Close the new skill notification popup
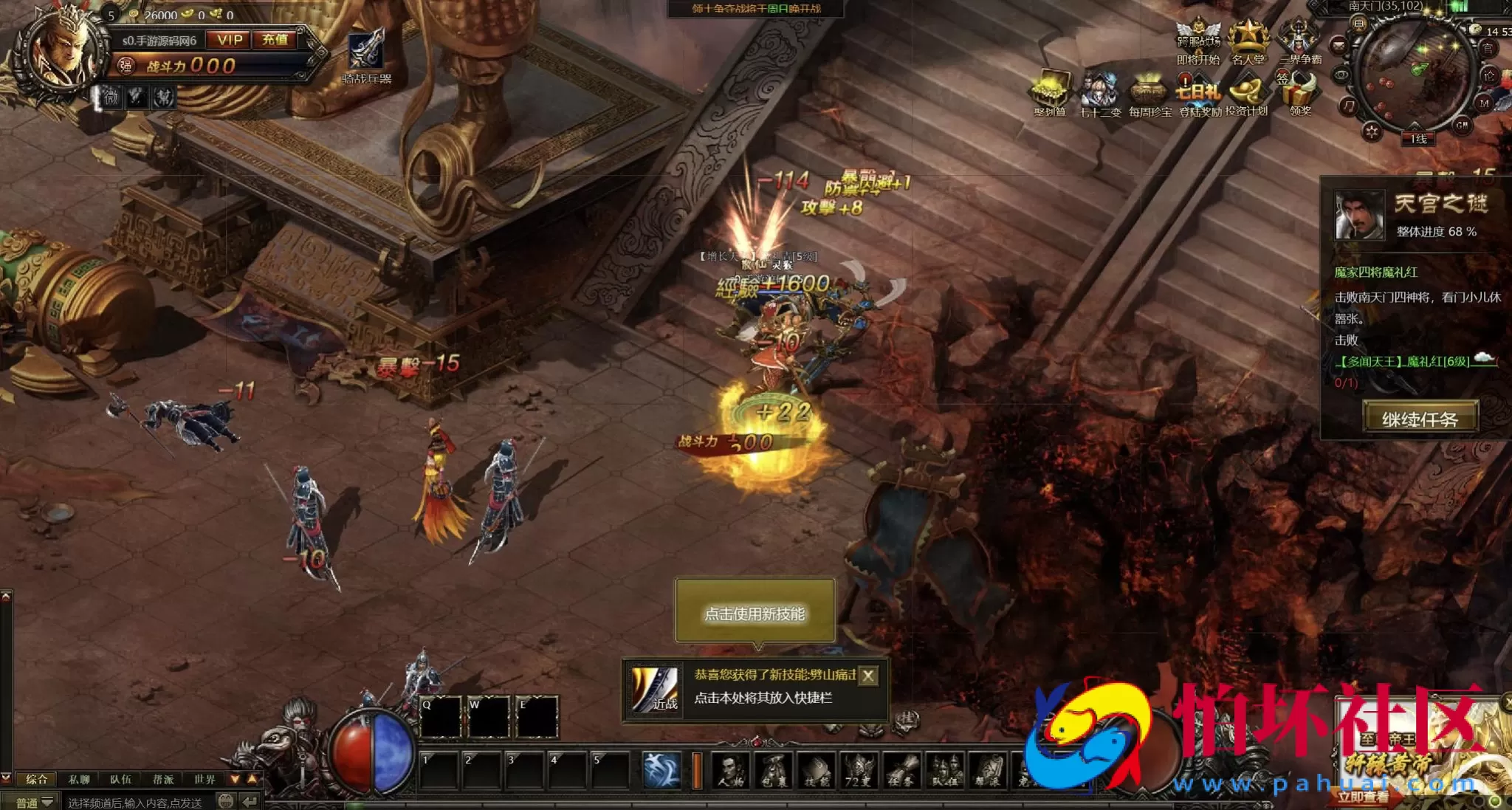The width and height of the screenshot is (1512, 810). (x=869, y=676)
